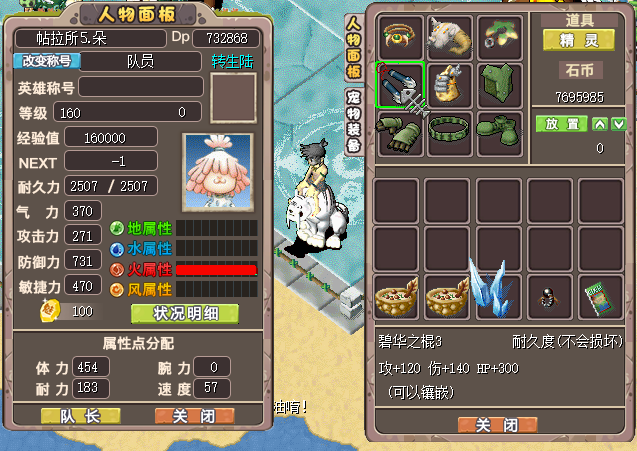
Task: Switch to the 宠物装备 pet equipment tab
Action: tap(353, 120)
